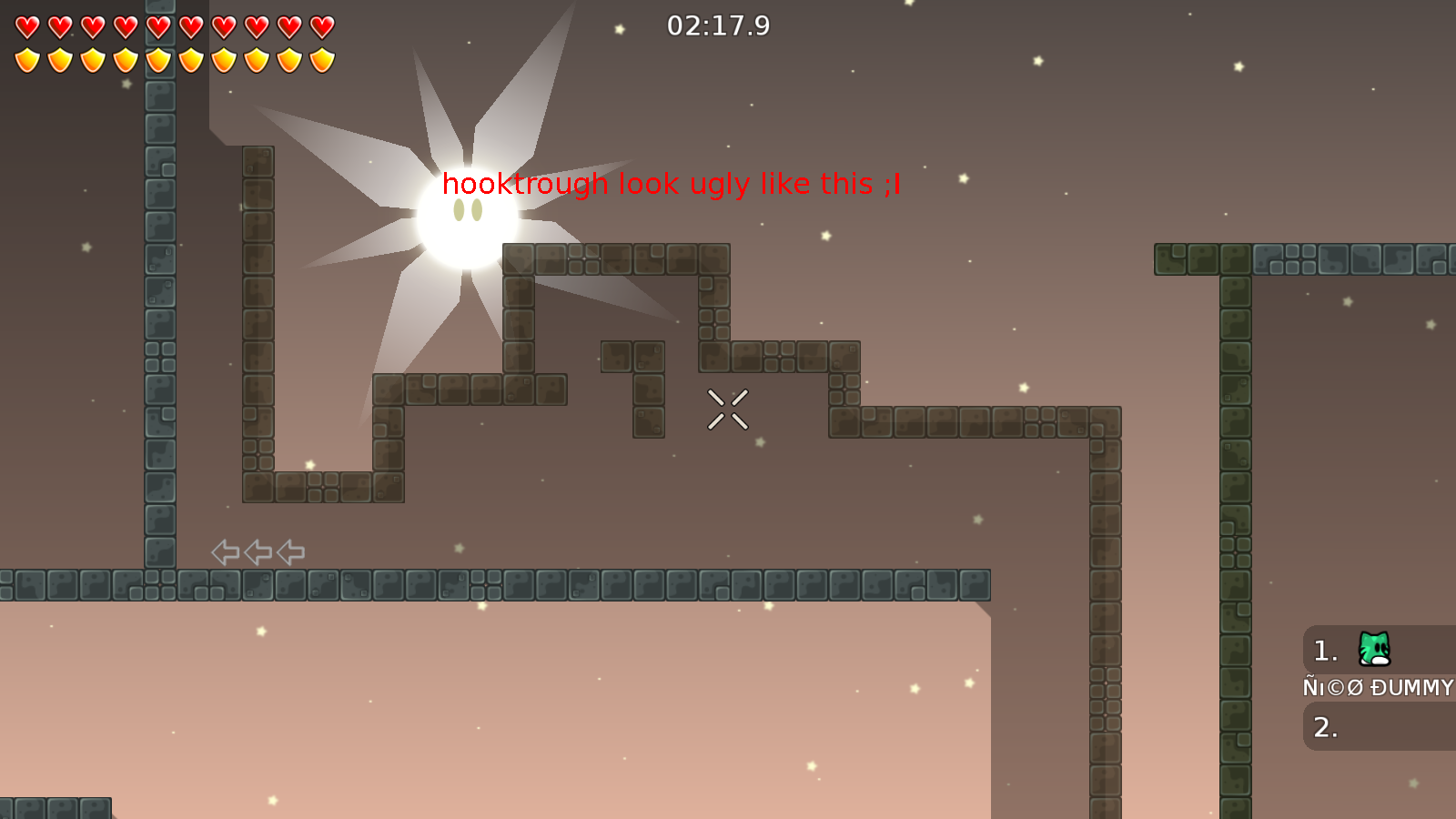Select the leftmost arrow sign on the wall
Image resolution: width=1456 pixels, height=819 pixels.
223,551
